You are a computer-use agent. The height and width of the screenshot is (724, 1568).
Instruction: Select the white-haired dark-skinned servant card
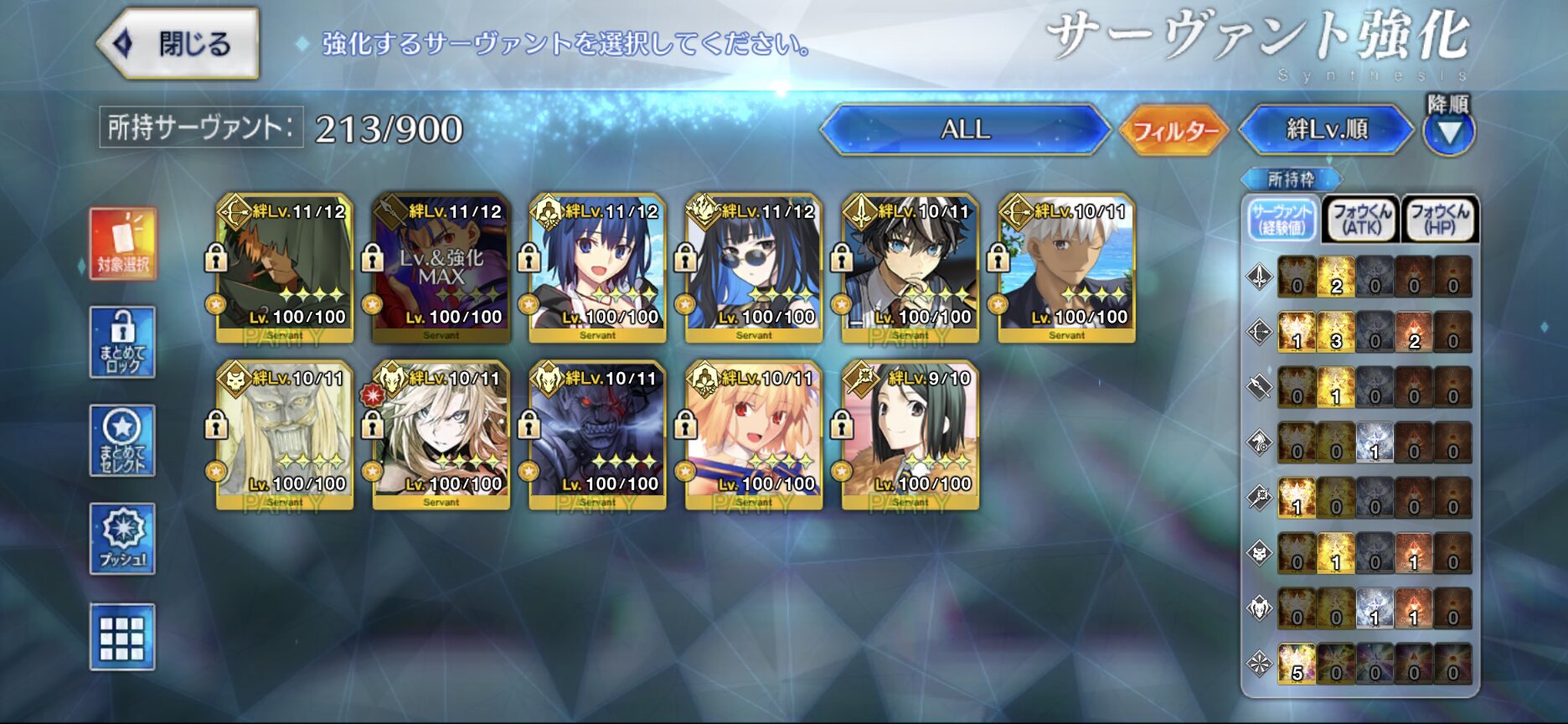pyautogui.click(x=1066, y=268)
